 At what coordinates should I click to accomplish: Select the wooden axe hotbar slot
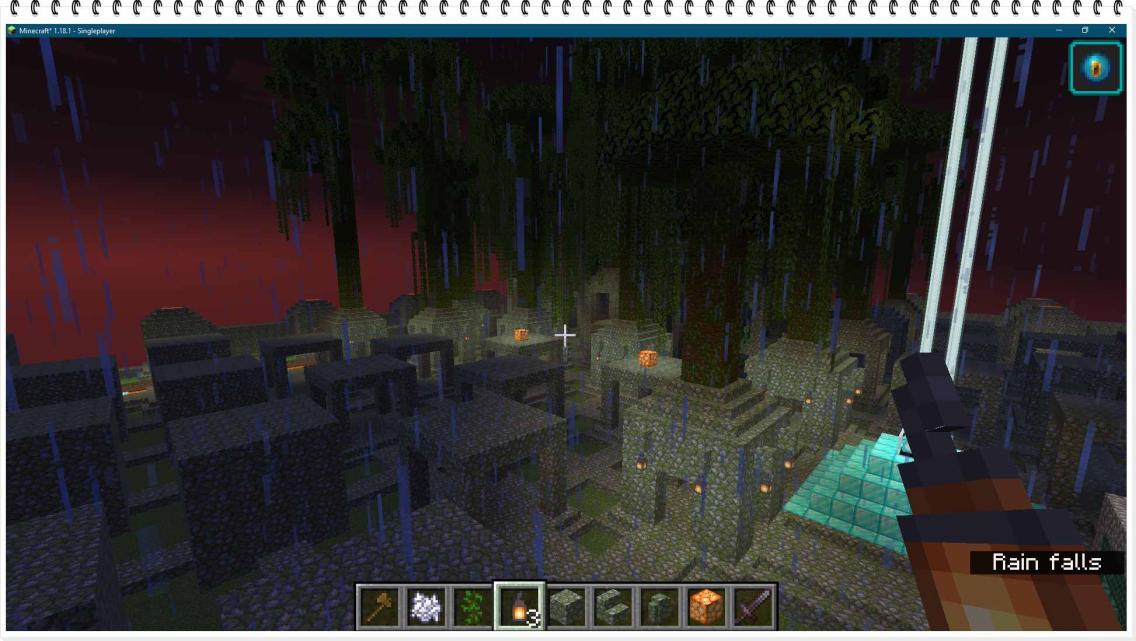[381, 606]
